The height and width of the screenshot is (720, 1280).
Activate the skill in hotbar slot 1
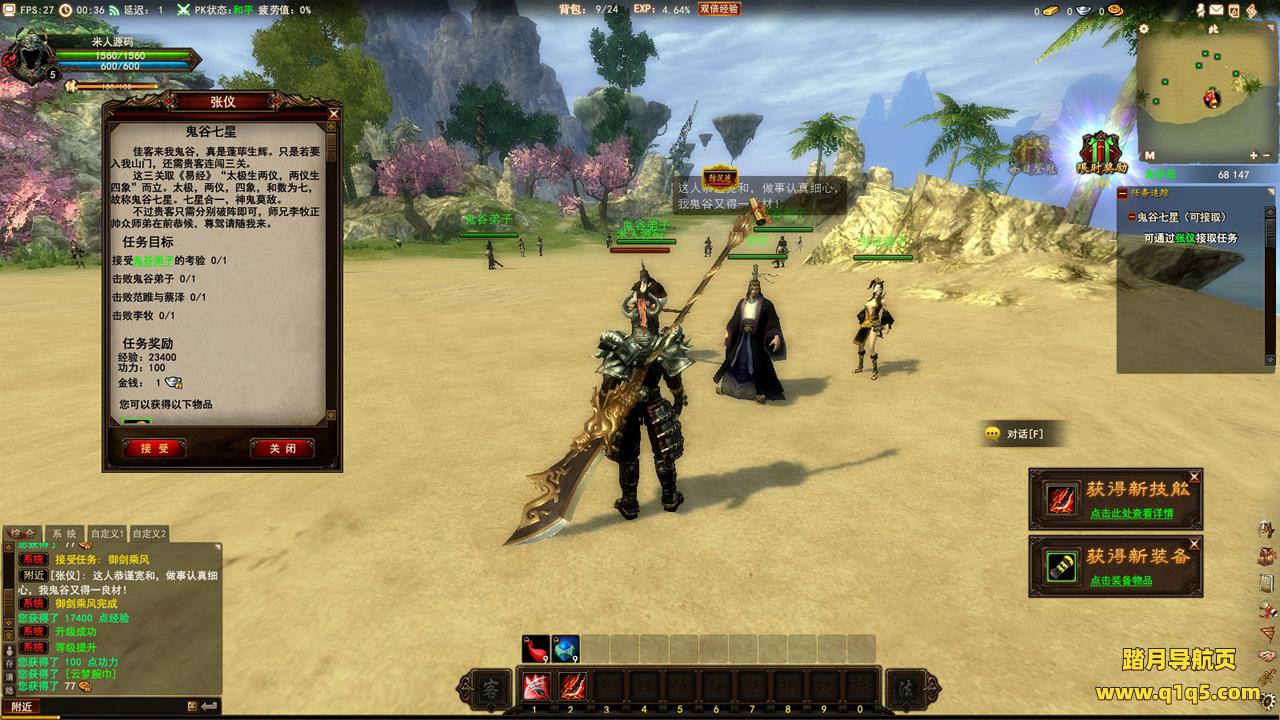point(534,688)
